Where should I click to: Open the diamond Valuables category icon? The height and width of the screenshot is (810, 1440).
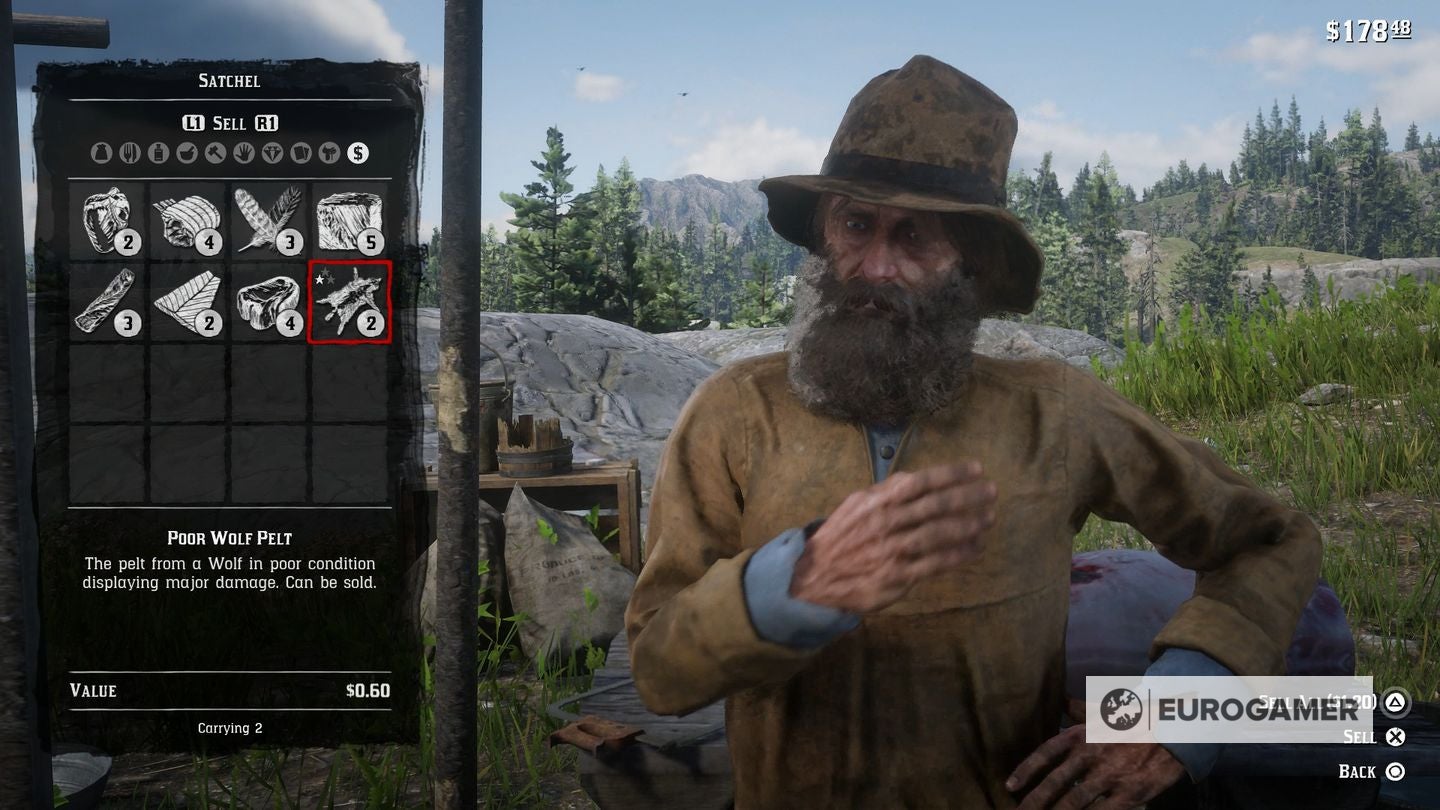point(274,153)
